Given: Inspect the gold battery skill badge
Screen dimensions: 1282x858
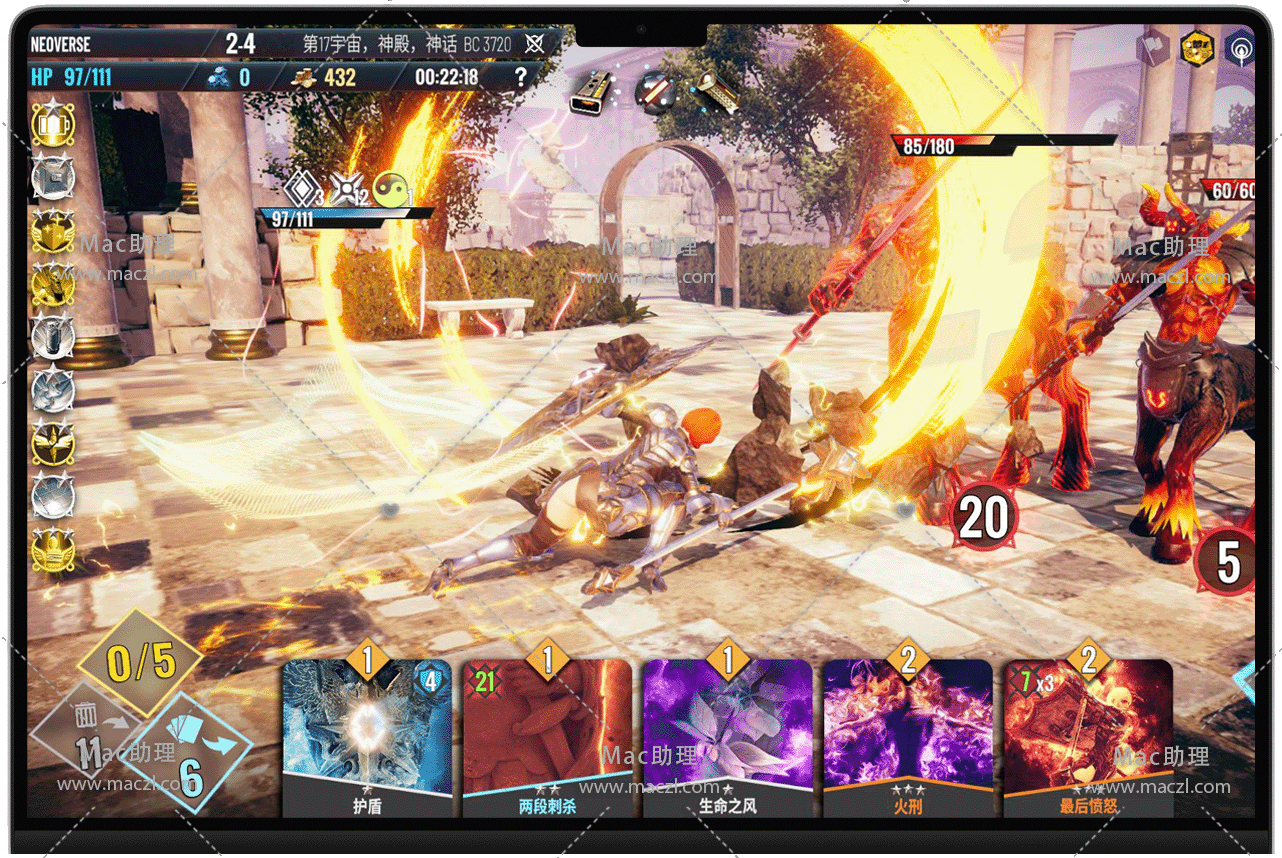Looking at the screenshot, I should [x=52, y=125].
